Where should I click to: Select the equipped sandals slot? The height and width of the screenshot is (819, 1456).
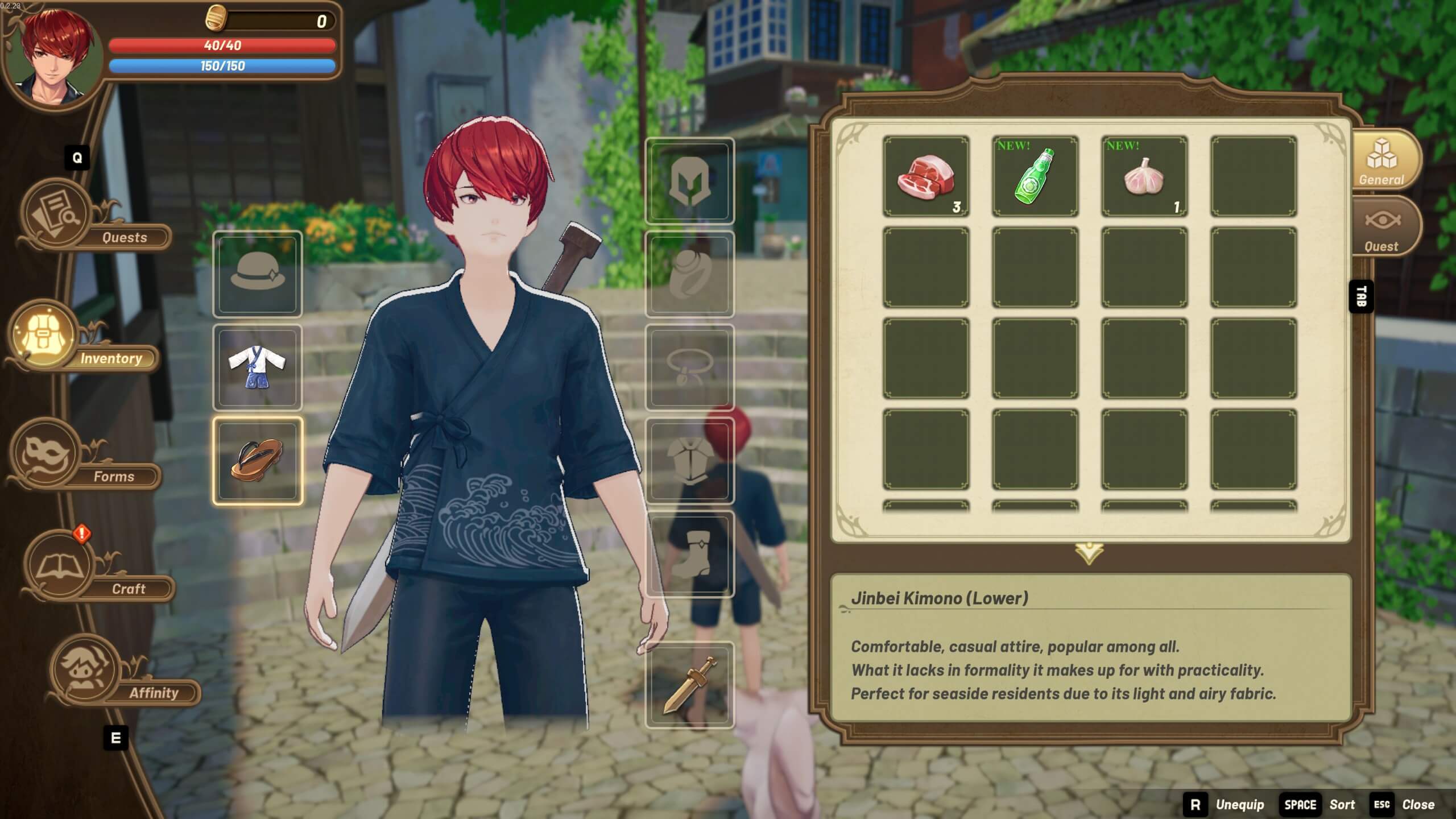click(x=258, y=459)
